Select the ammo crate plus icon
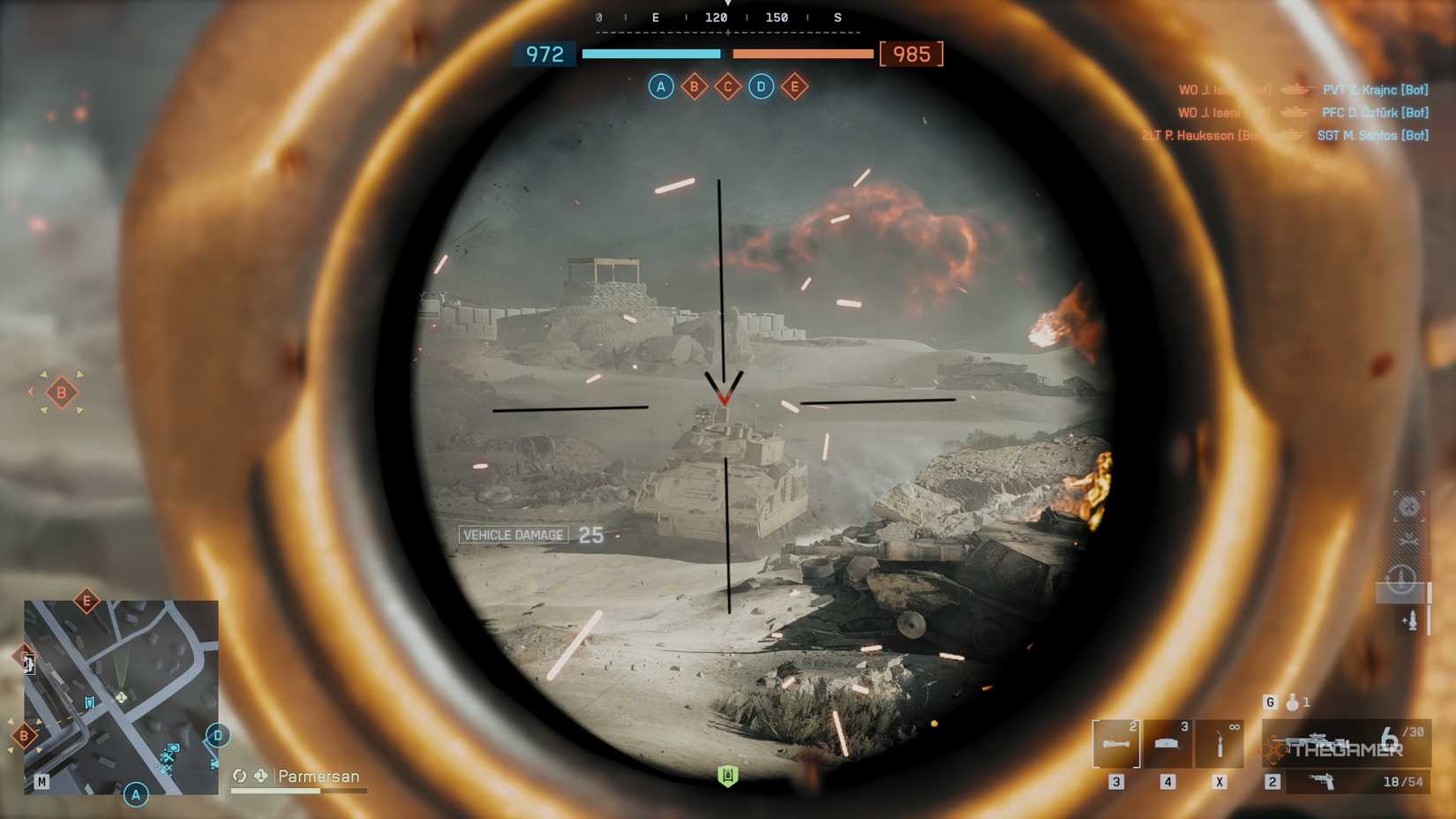This screenshot has width=1456, height=819. (x=1409, y=621)
